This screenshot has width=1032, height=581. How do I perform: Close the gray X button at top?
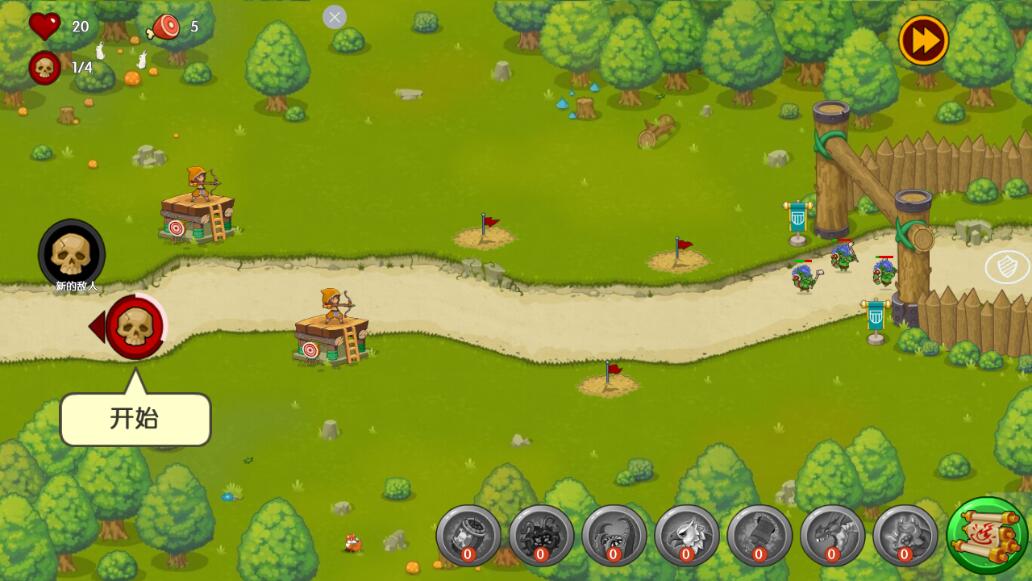pyautogui.click(x=334, y=17)
